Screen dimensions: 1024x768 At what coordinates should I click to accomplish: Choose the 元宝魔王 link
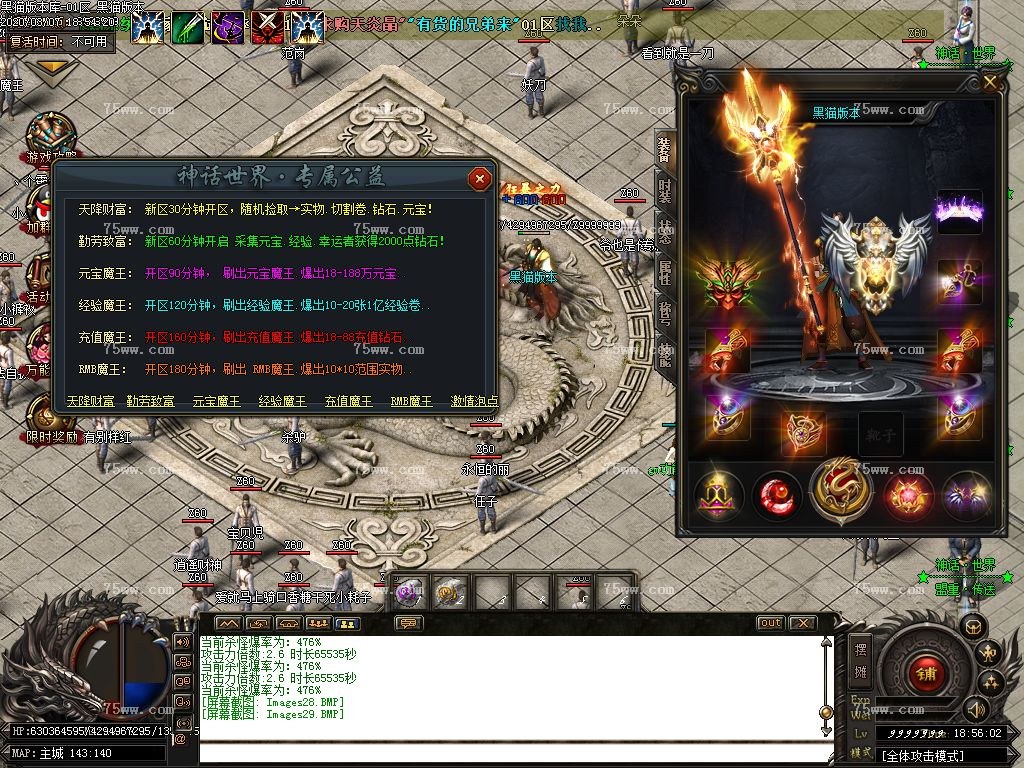[x=216, y=401]
